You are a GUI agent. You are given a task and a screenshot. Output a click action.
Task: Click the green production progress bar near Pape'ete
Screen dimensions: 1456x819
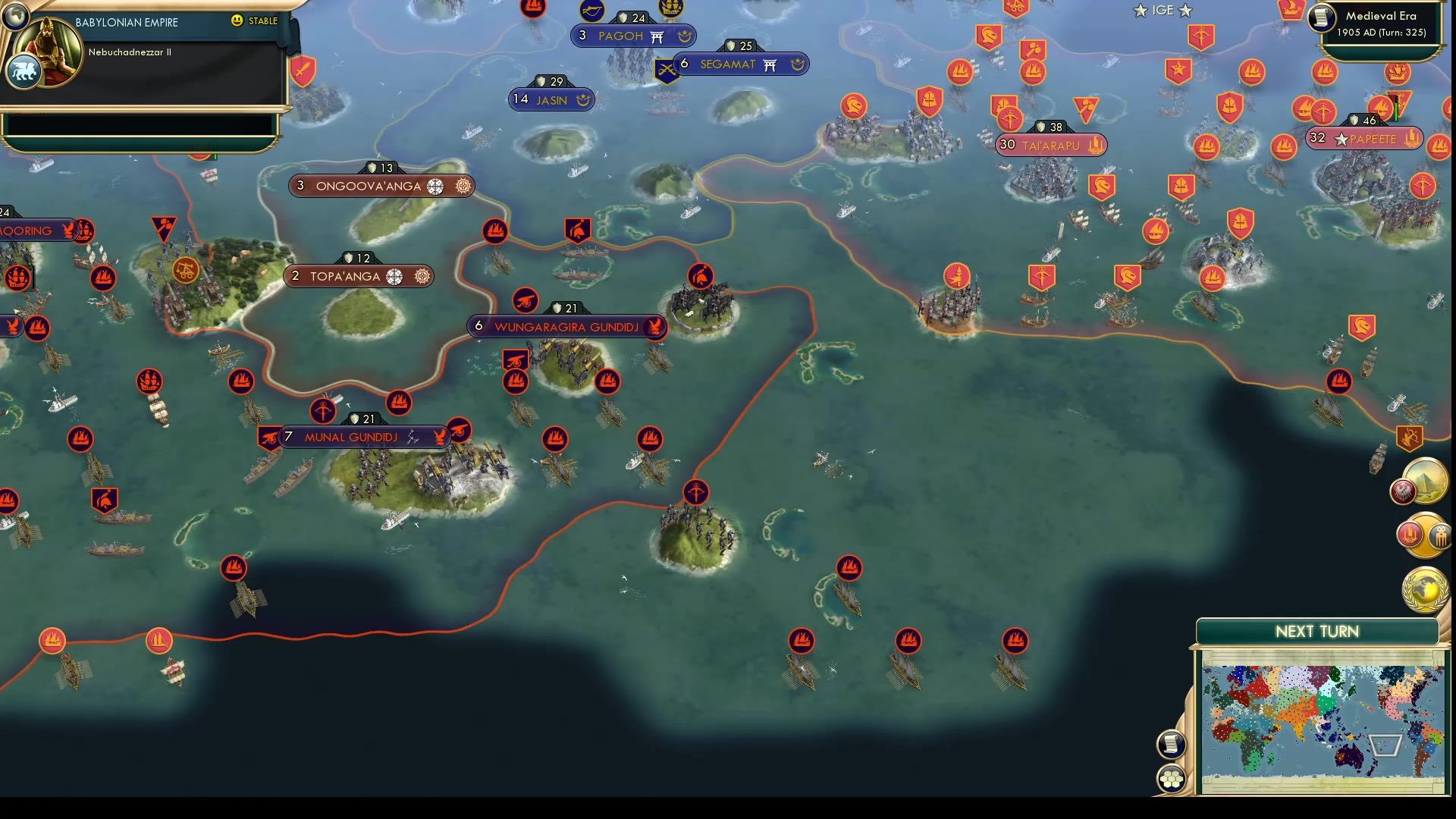point(1396,111)
